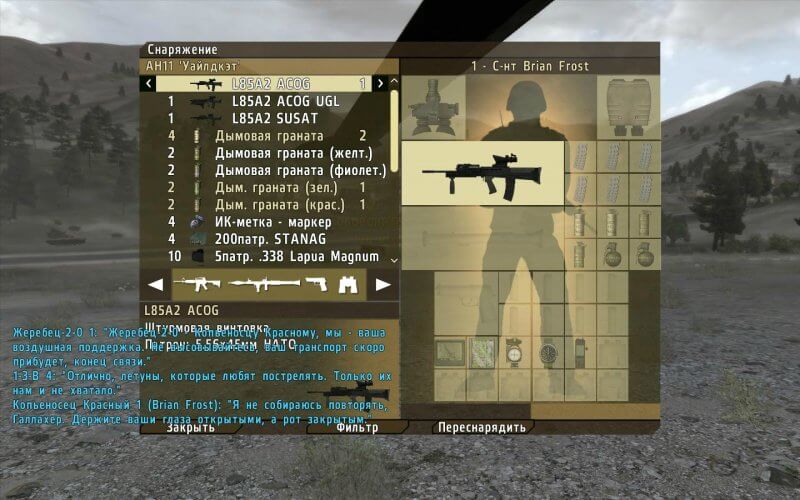Select the night vision goggles slot
This screenshot has width=800, height=500.
[433, 105]
